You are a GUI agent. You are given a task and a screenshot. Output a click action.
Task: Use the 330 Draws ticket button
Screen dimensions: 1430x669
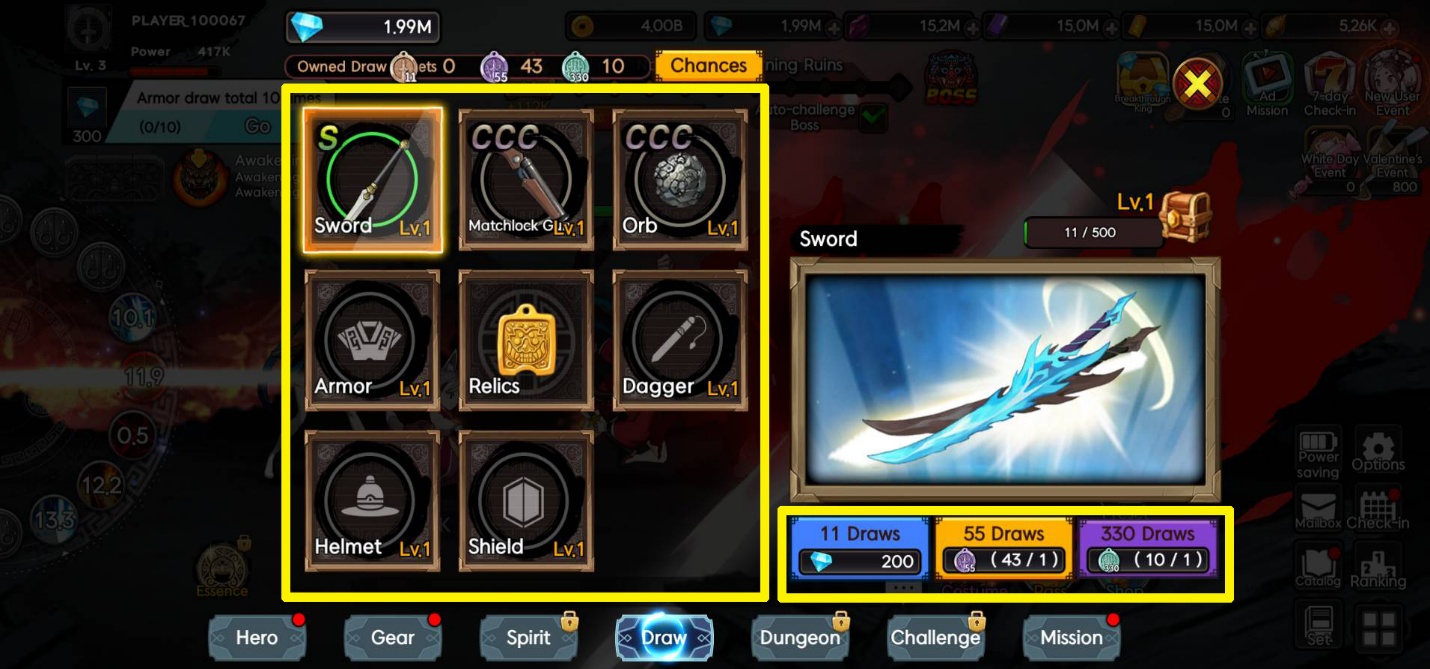(x=1147, y=548)
